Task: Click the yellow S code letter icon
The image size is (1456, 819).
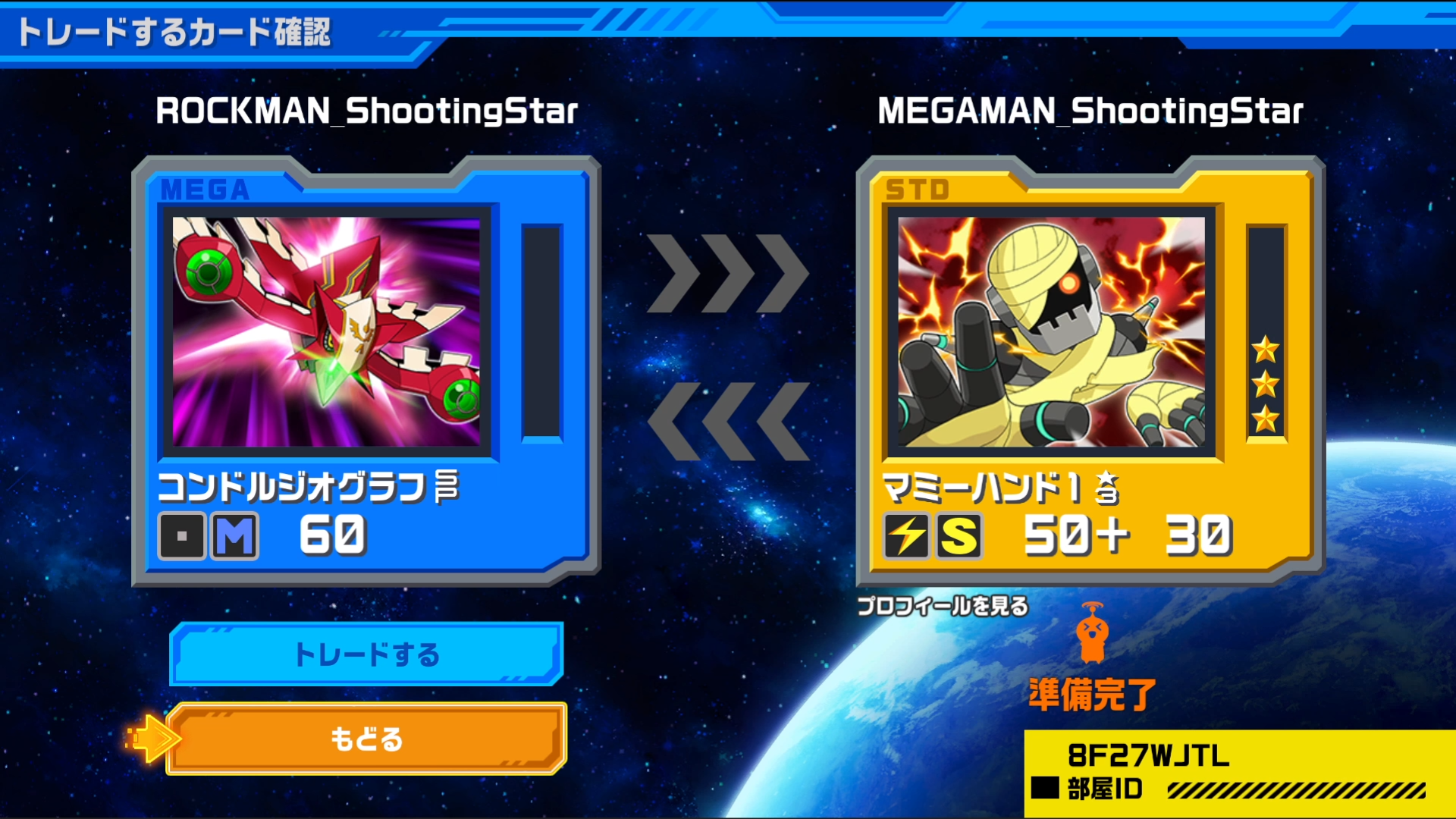Action: [960, 537]
